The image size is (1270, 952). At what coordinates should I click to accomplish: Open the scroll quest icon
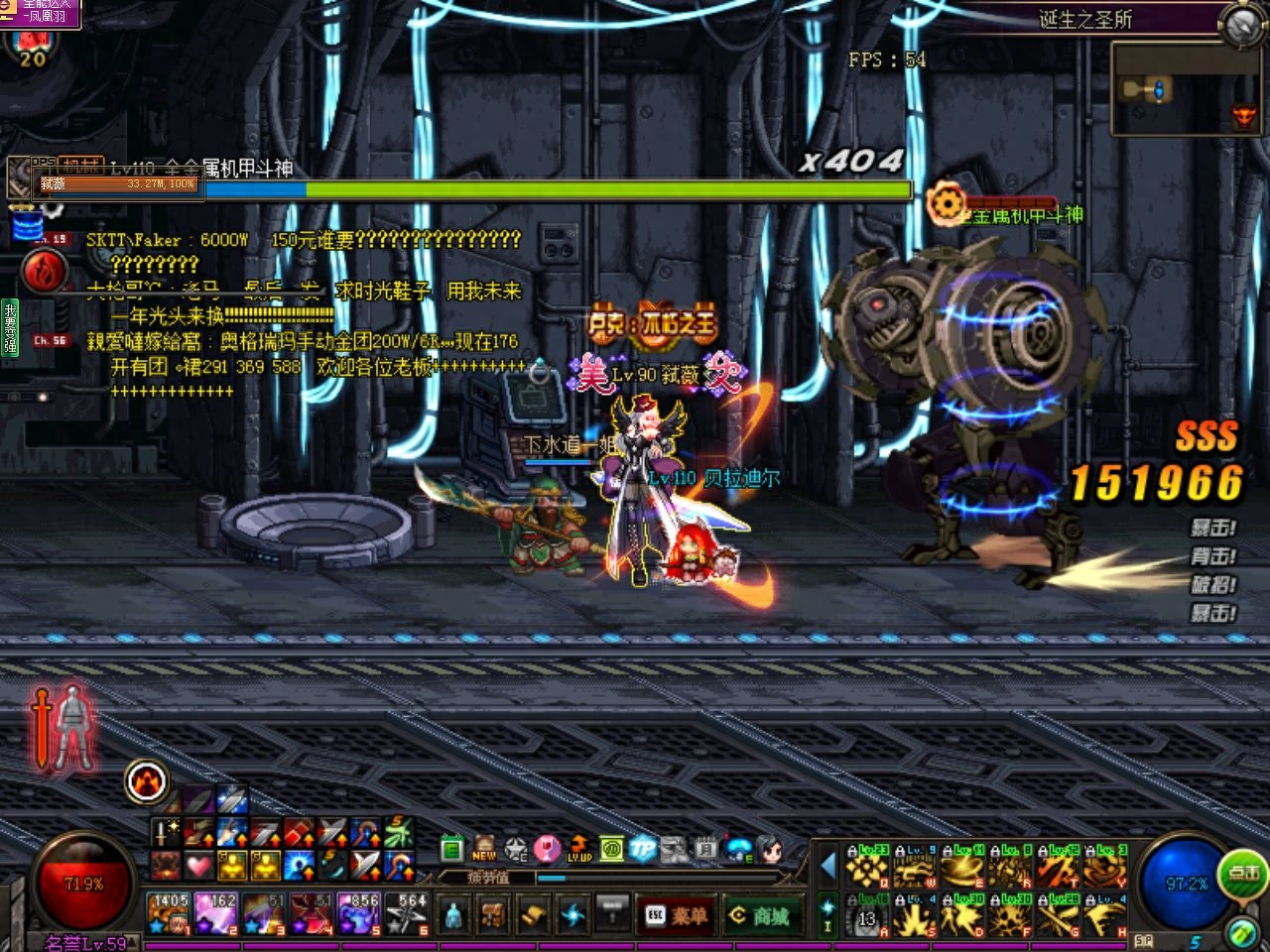tap(533, 913)
